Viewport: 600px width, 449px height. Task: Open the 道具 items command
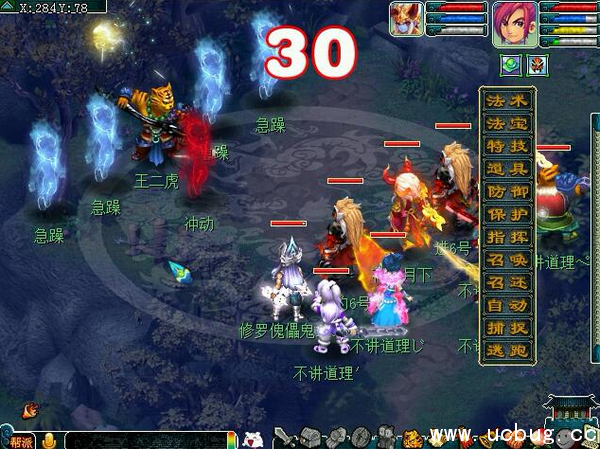coord(508,170)
